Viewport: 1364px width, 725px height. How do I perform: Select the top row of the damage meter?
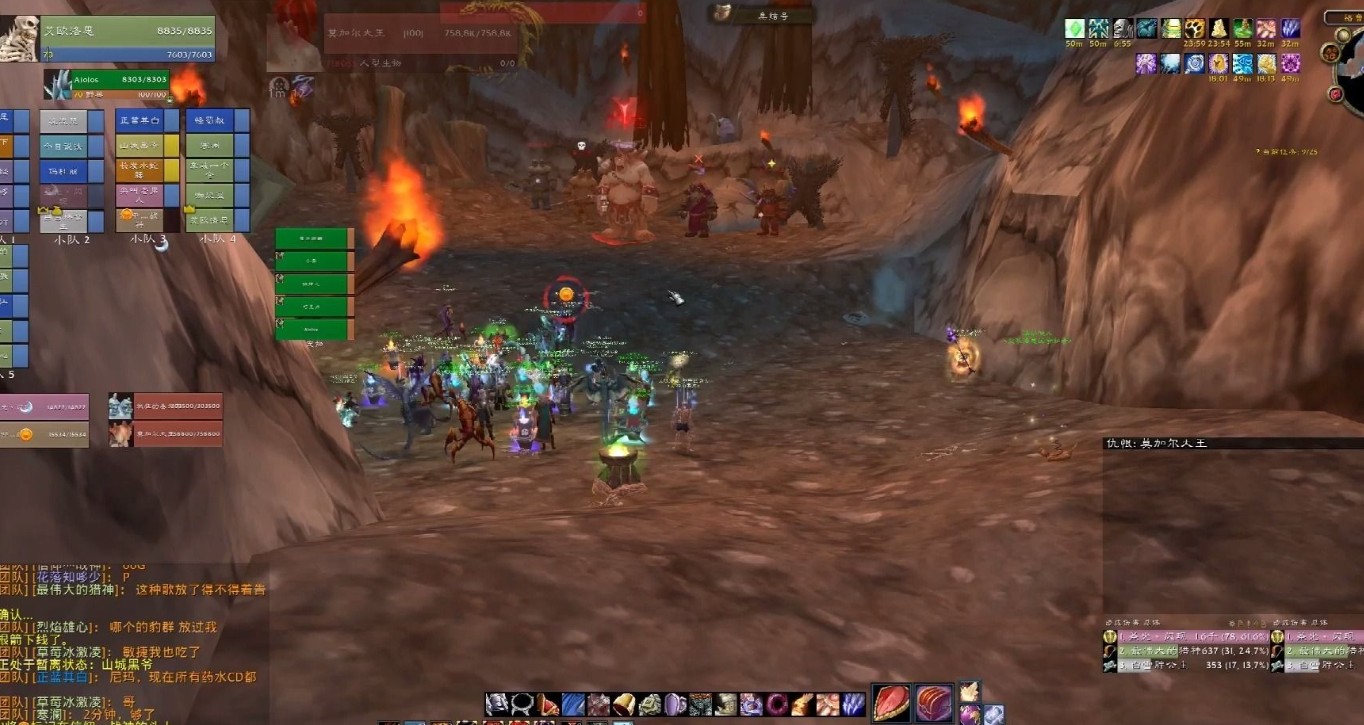click(1186, 636)
